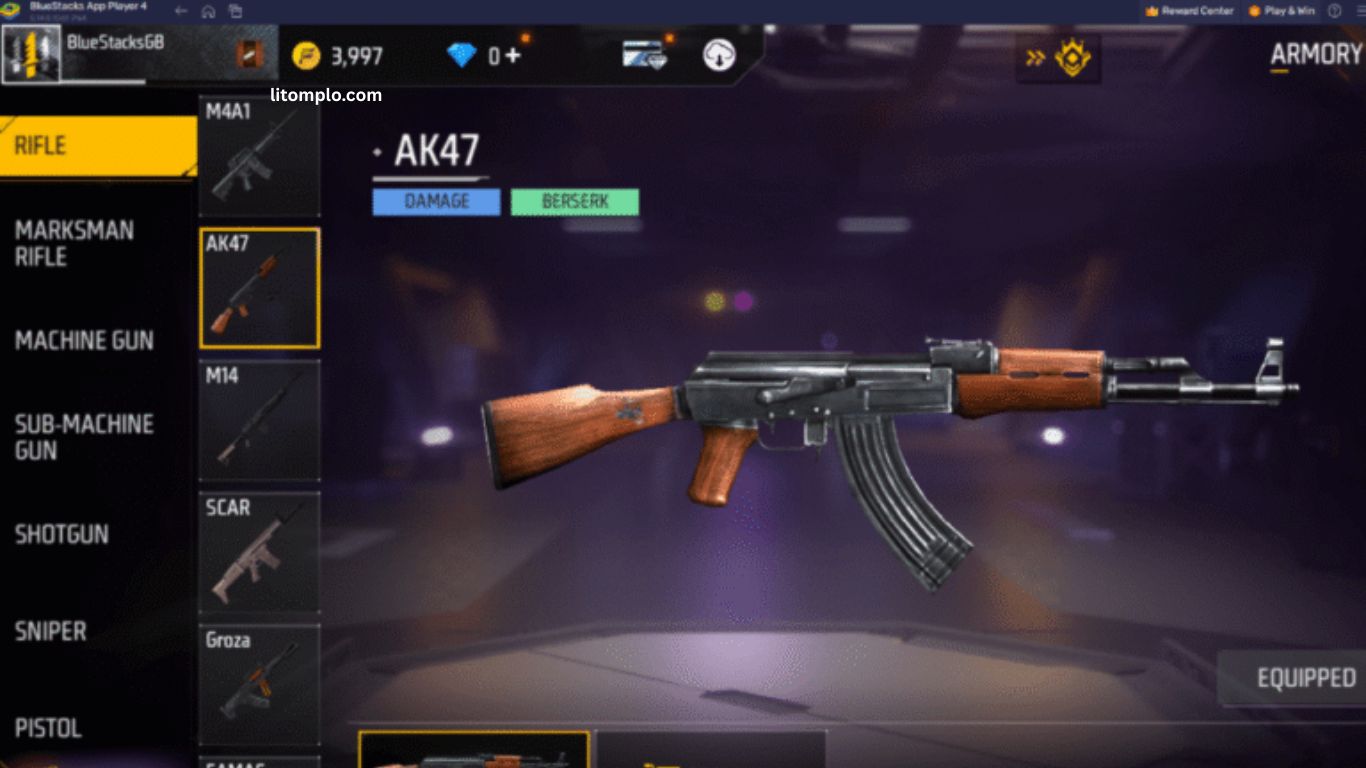Choose the AK47 weapon thumbnail
The image size is (1366, 768).
click(260, 288)
